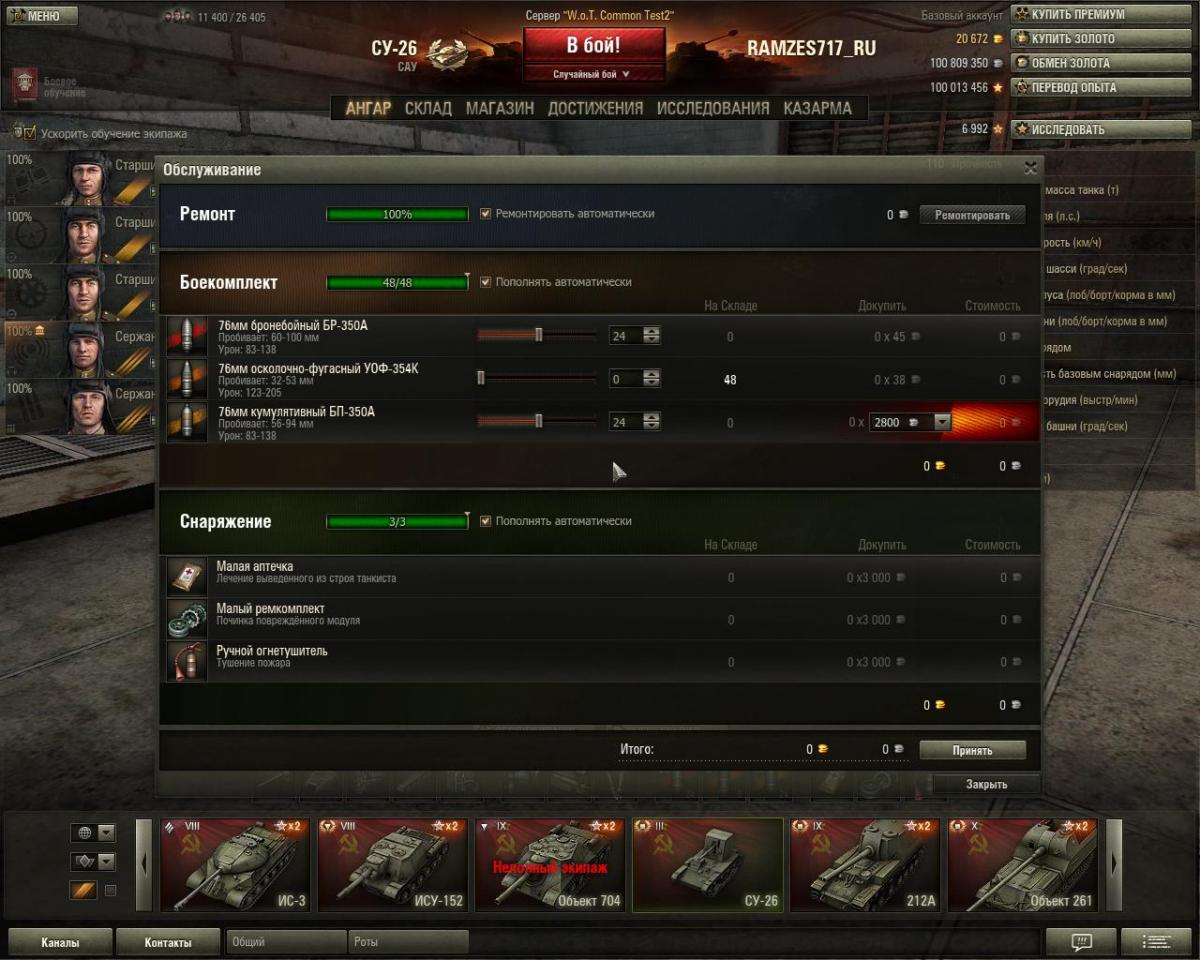
Task: Go to the ДОСТИЖЕНИЯ tab
Action: tap(595, 108)
